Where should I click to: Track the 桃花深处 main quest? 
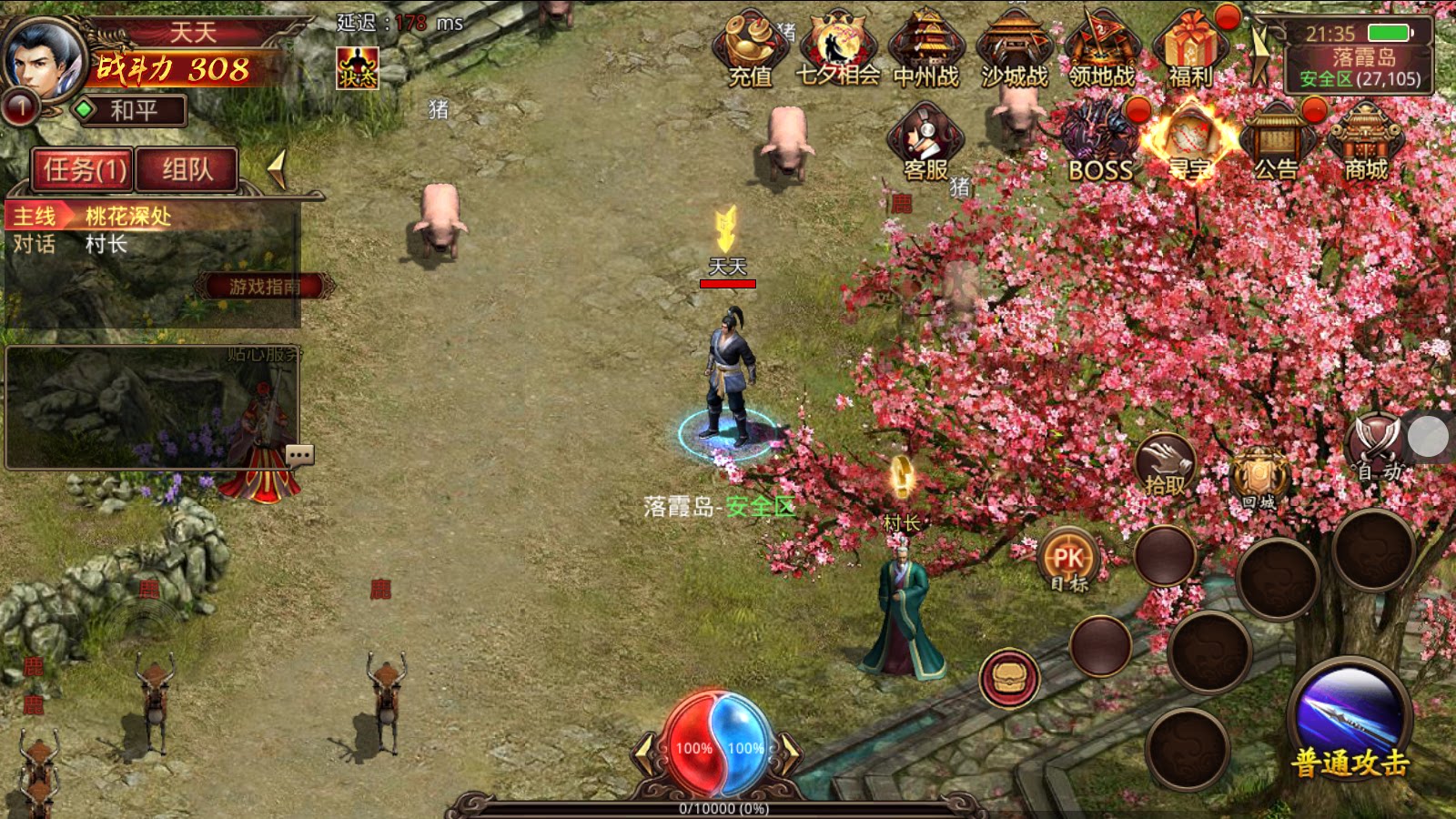(127, 217)
